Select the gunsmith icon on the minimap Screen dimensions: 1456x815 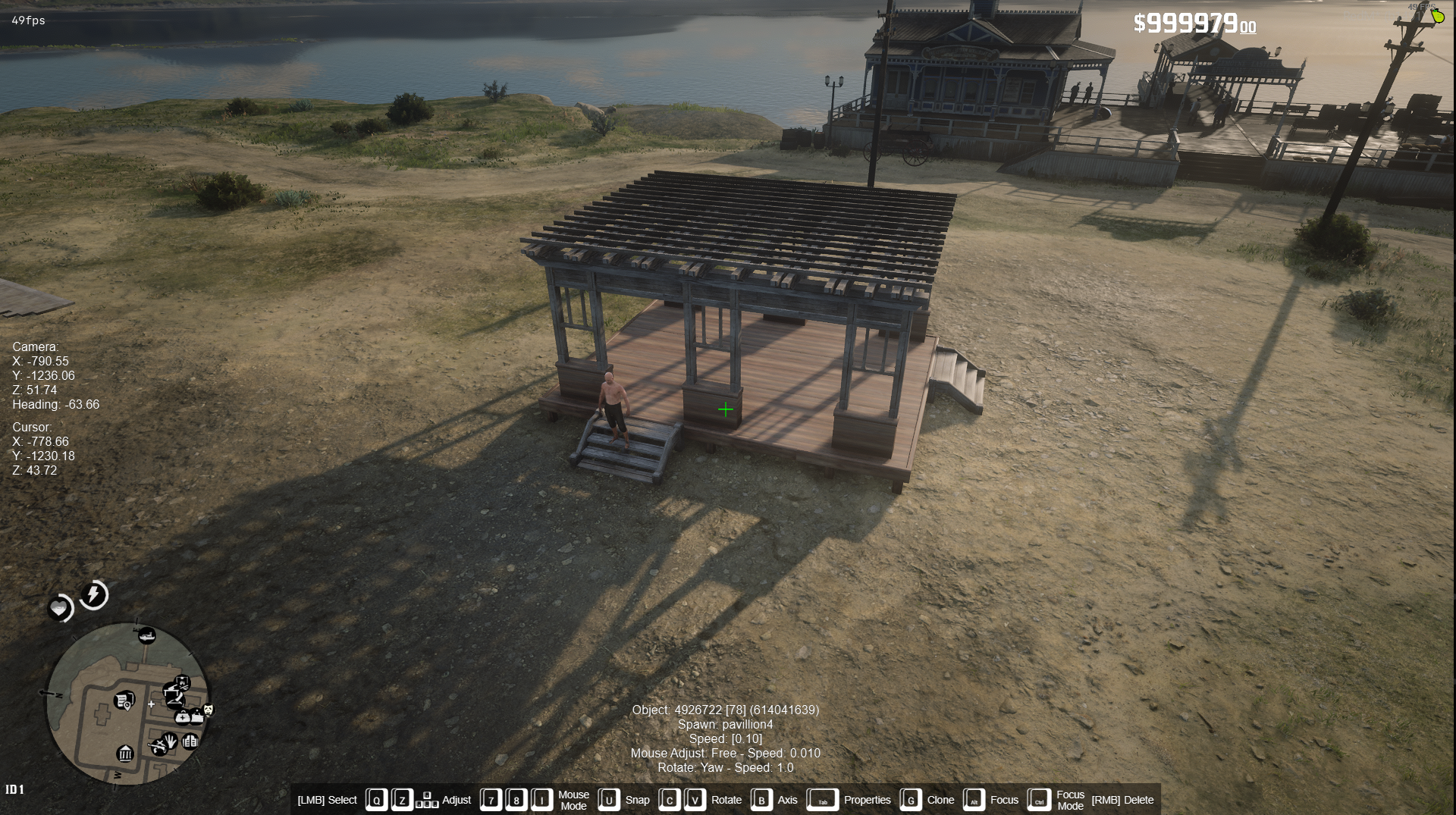coord(158,748)
